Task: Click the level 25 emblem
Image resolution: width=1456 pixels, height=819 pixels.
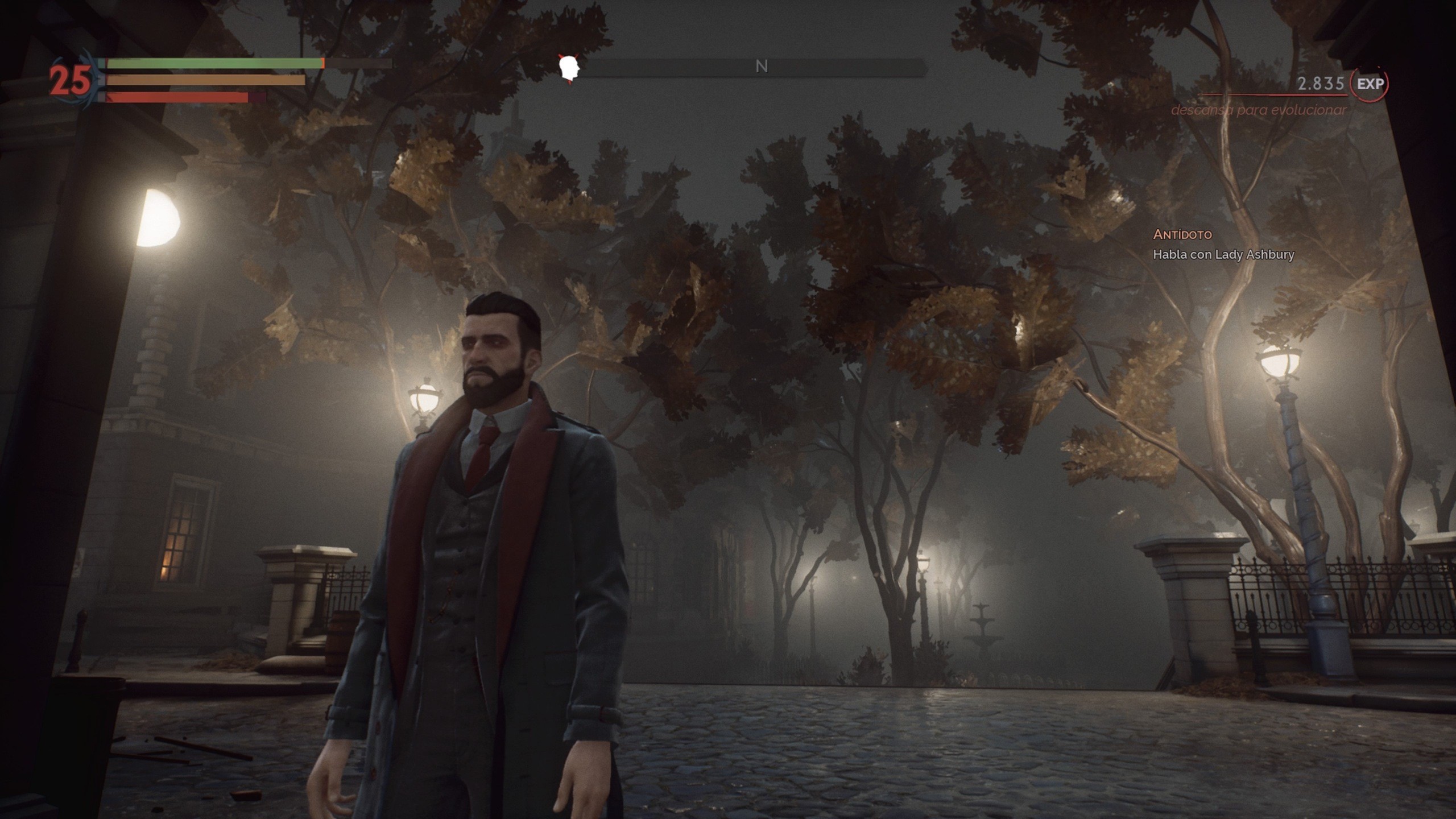Action: click(x=68, y=78)
